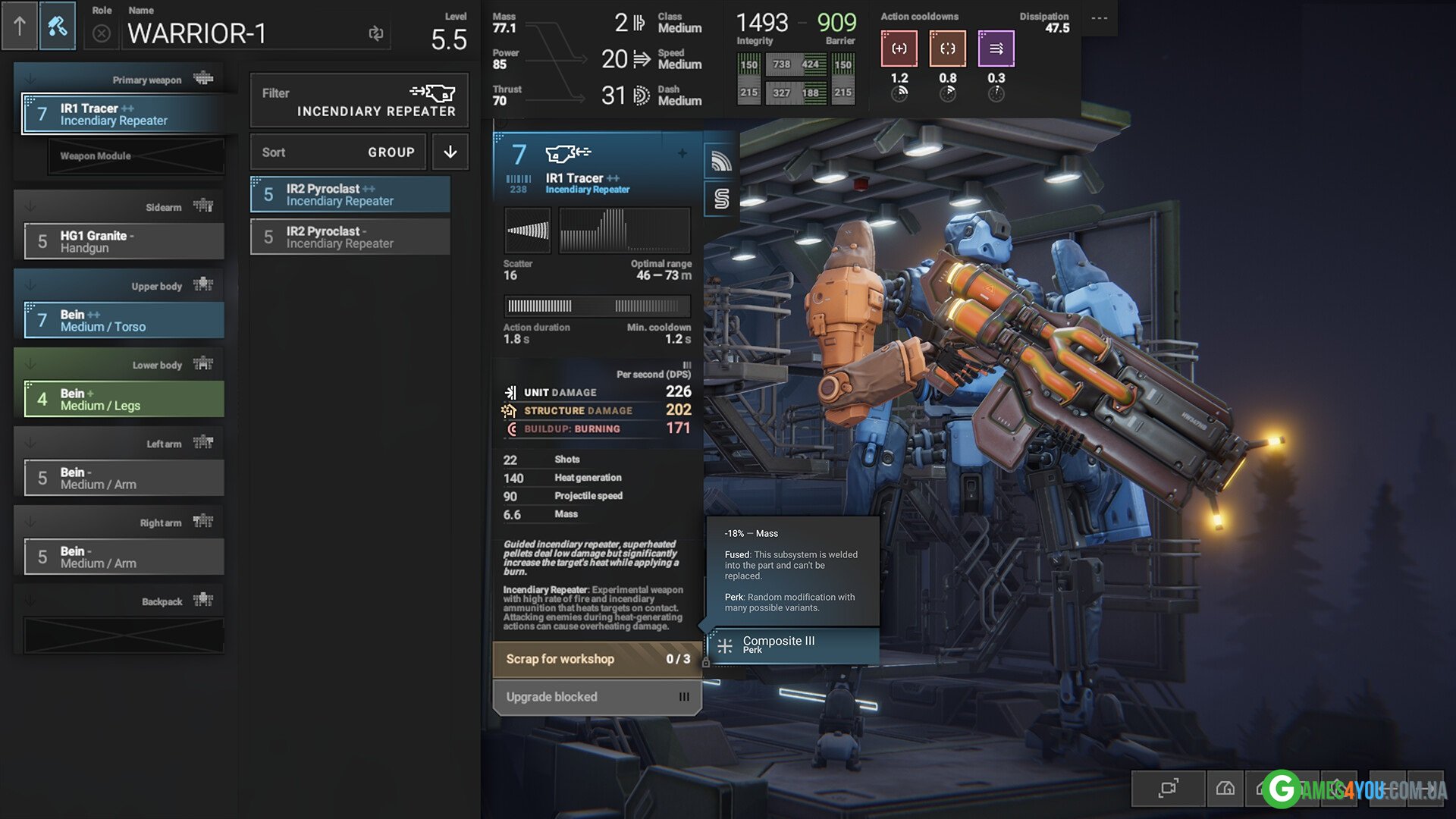The image size is (1456, 819).
Task: Toggle the sort direction arrow
Action: pos(450,152)
